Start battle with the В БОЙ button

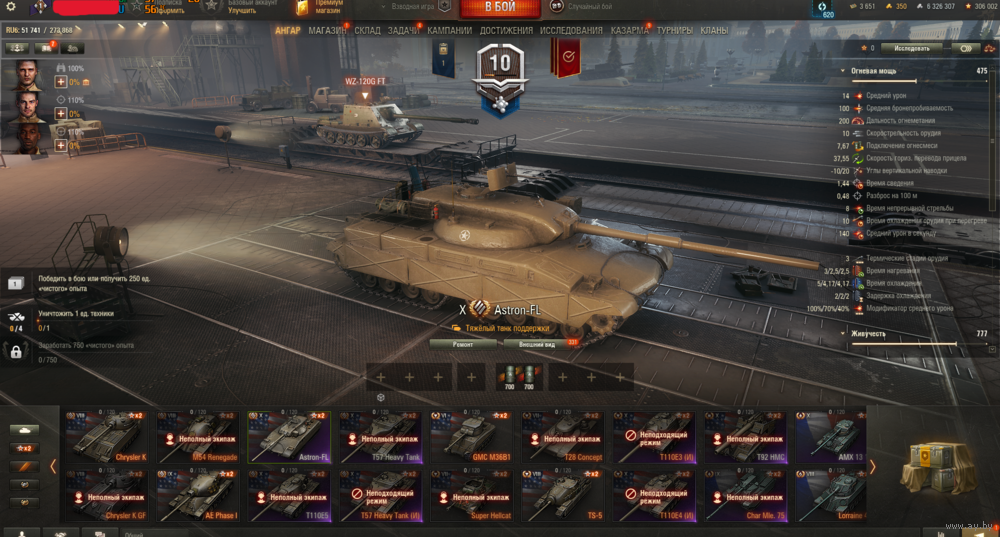click(500, 9)
